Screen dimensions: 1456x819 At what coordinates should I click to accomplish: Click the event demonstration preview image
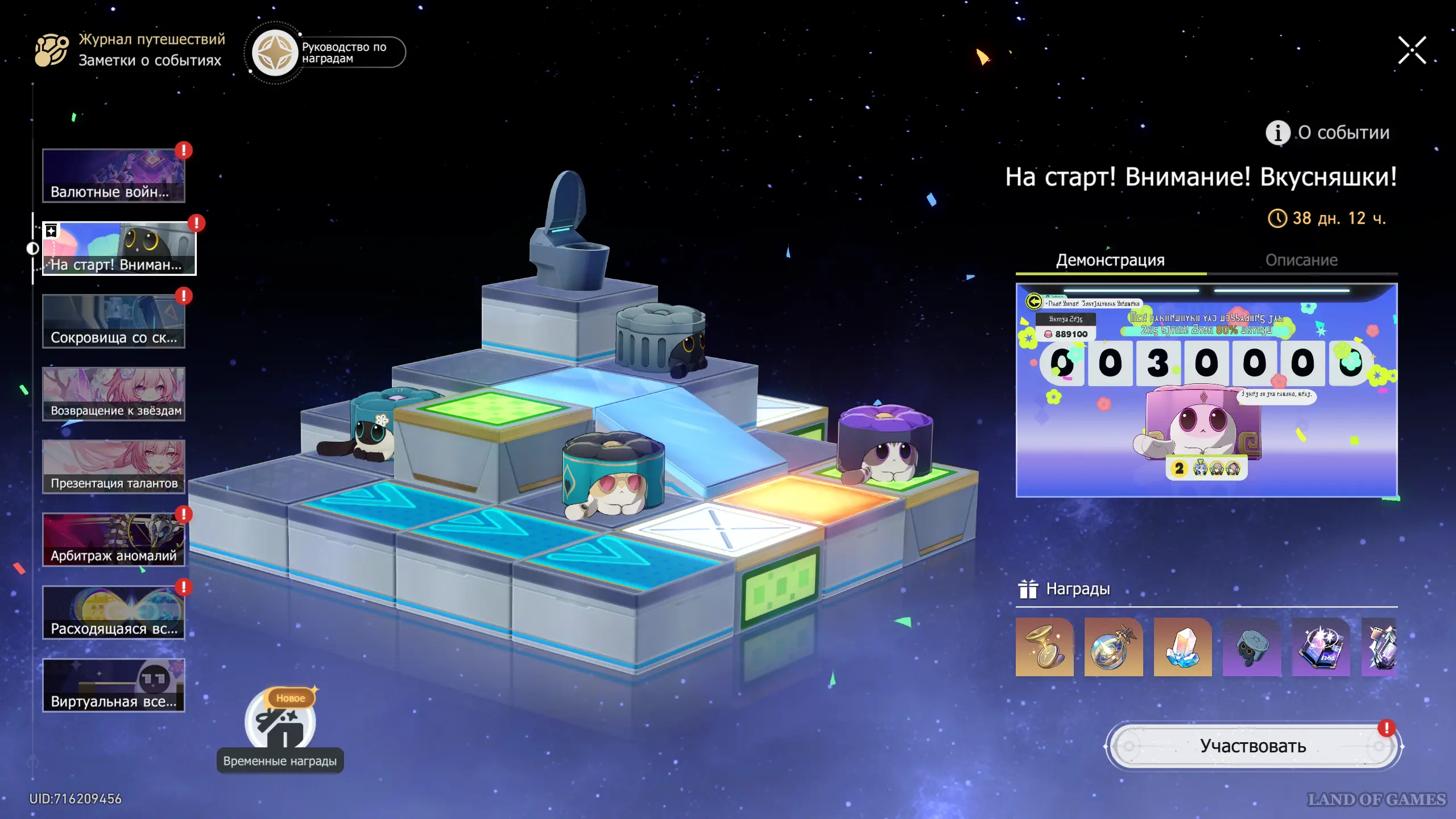pyautogui.click(x=1206, y=390)
